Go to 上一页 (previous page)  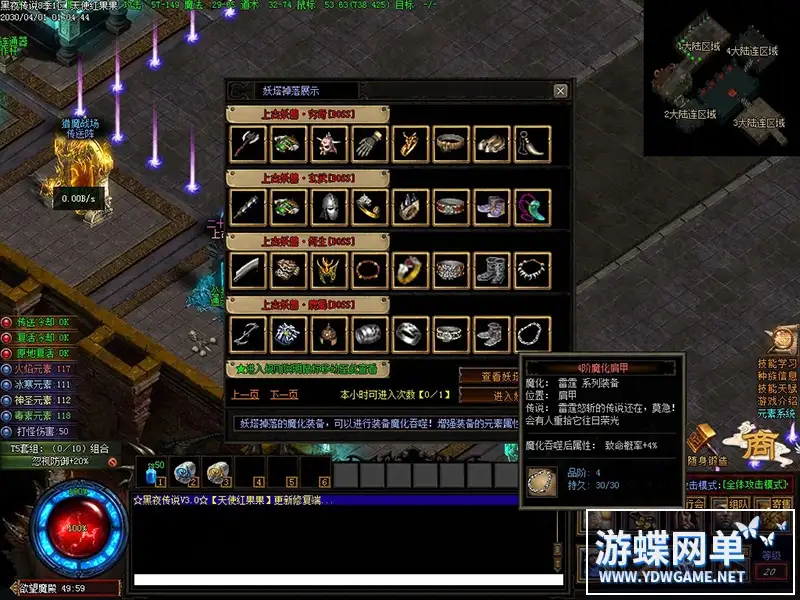[x=246, y=395]
